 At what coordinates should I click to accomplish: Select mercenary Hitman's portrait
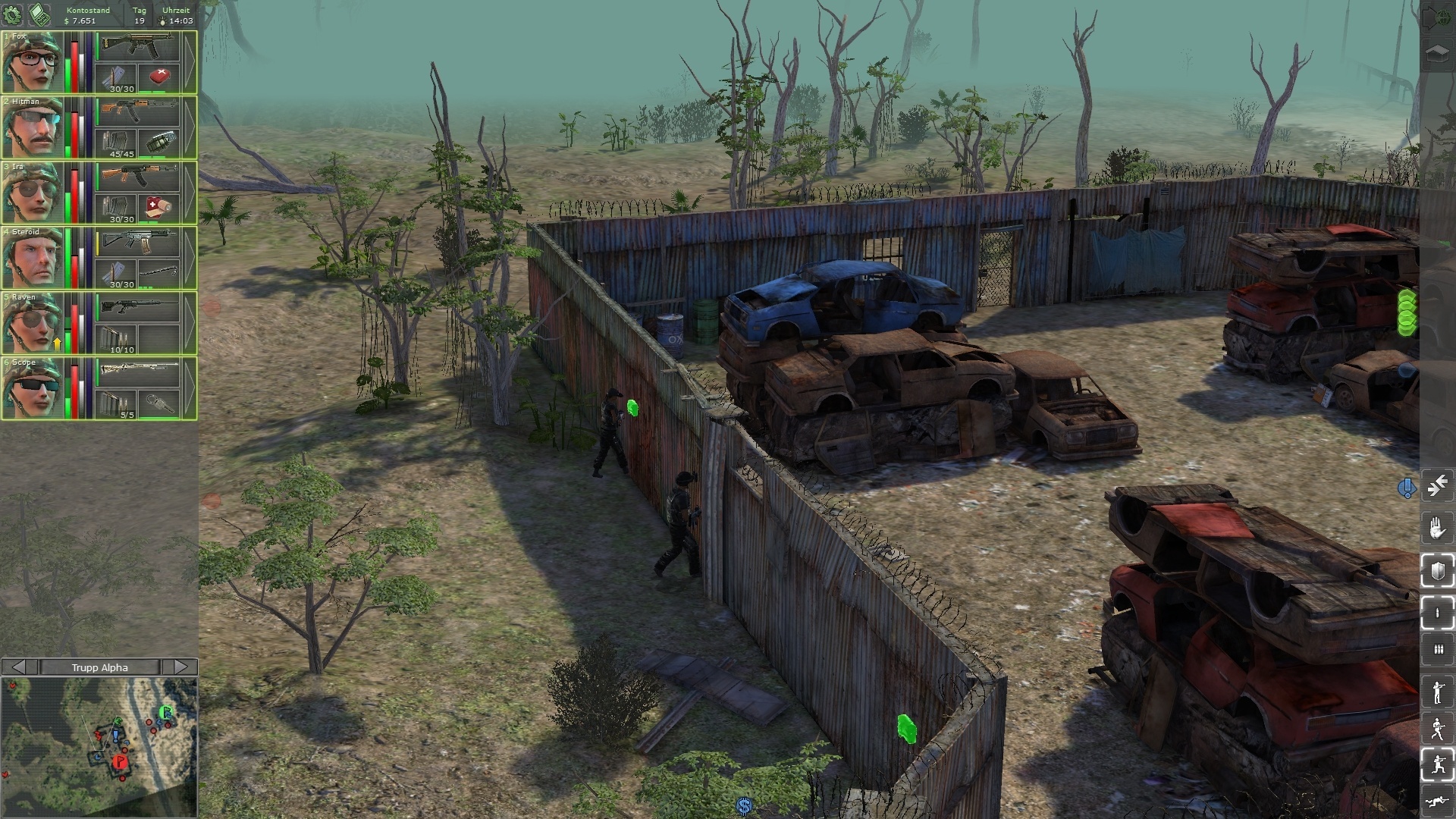click(32, 127)
